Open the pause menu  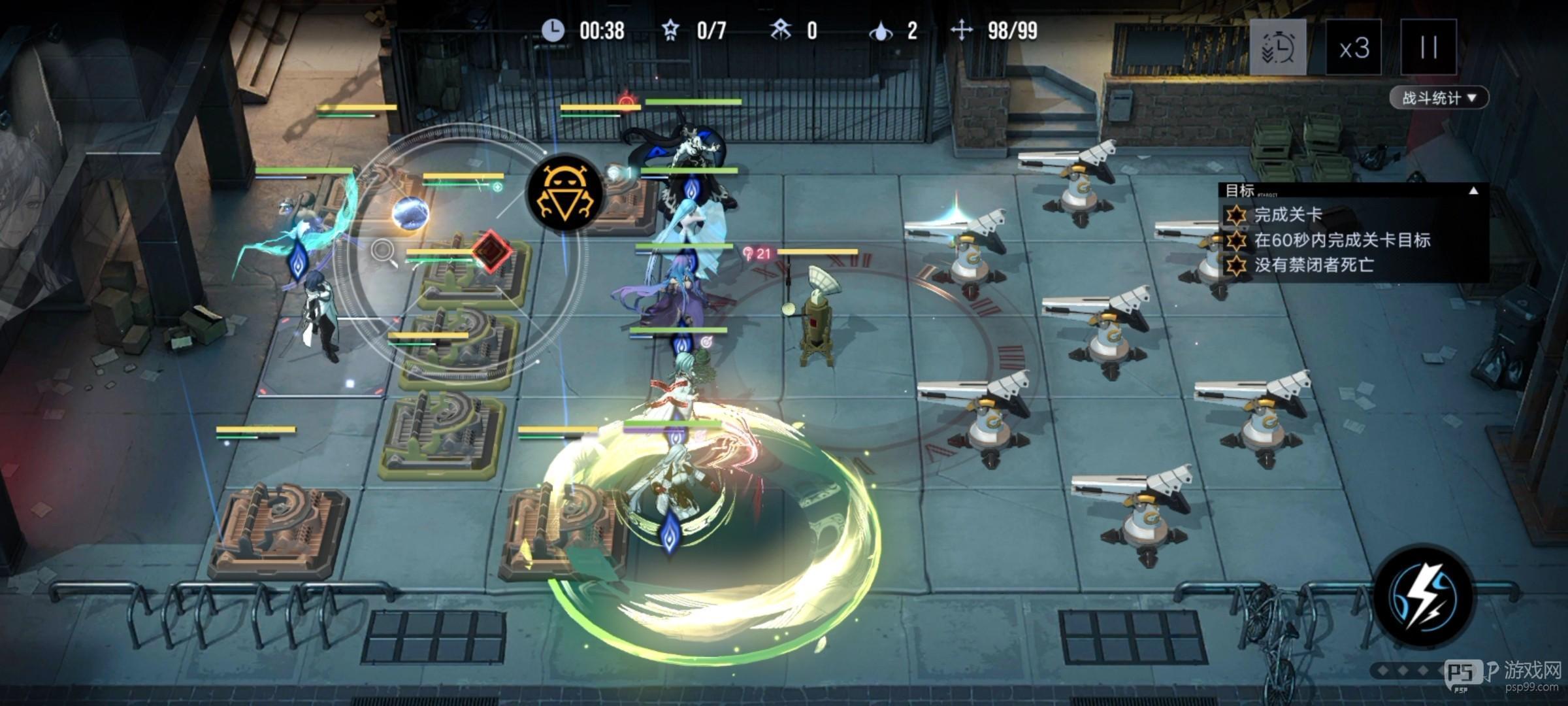tap(1428, 47)
